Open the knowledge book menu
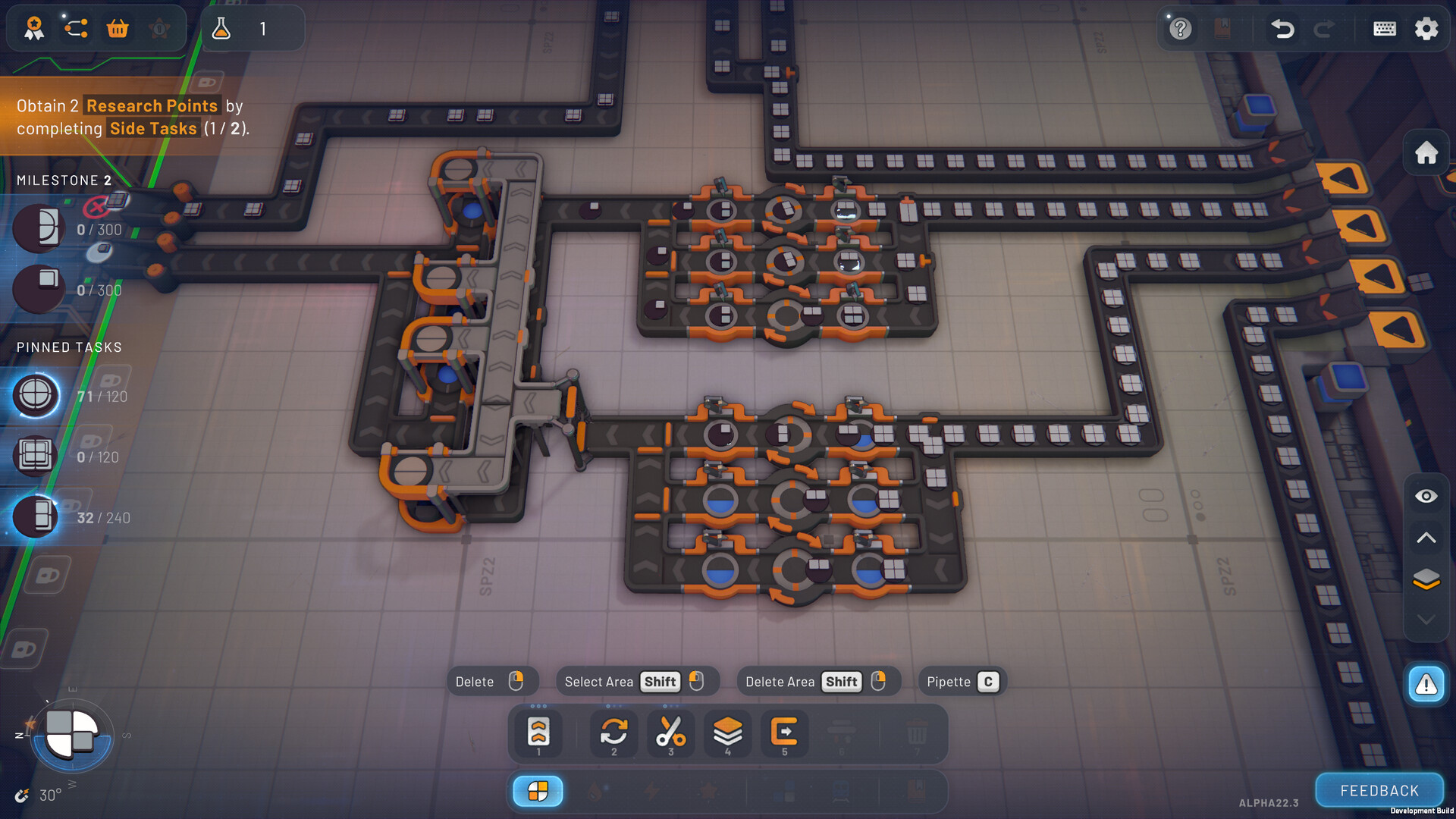The image size is (1456, 819). (x=1222, y=29)
